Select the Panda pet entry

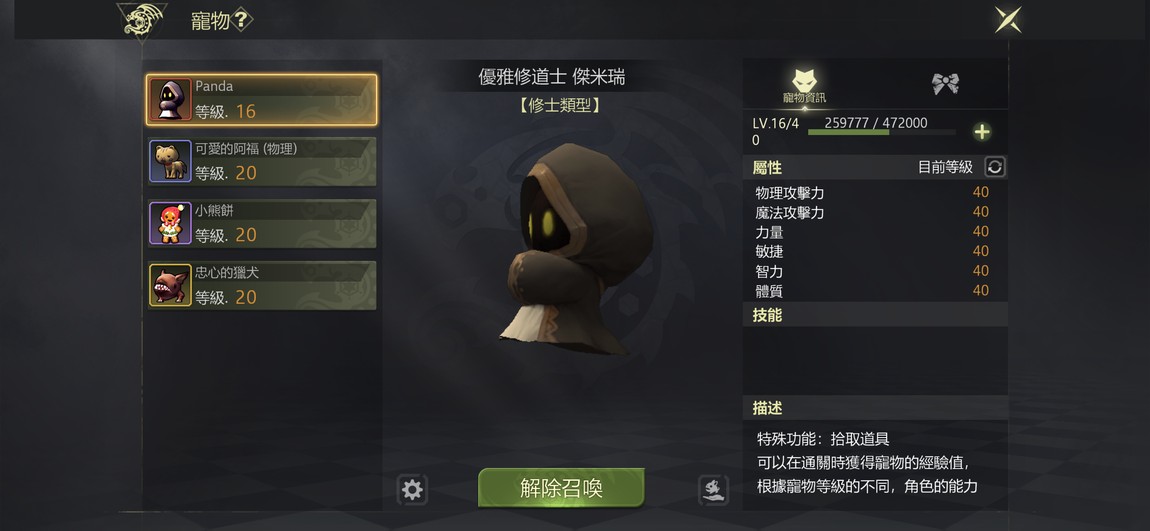click(x=262, y=99)
